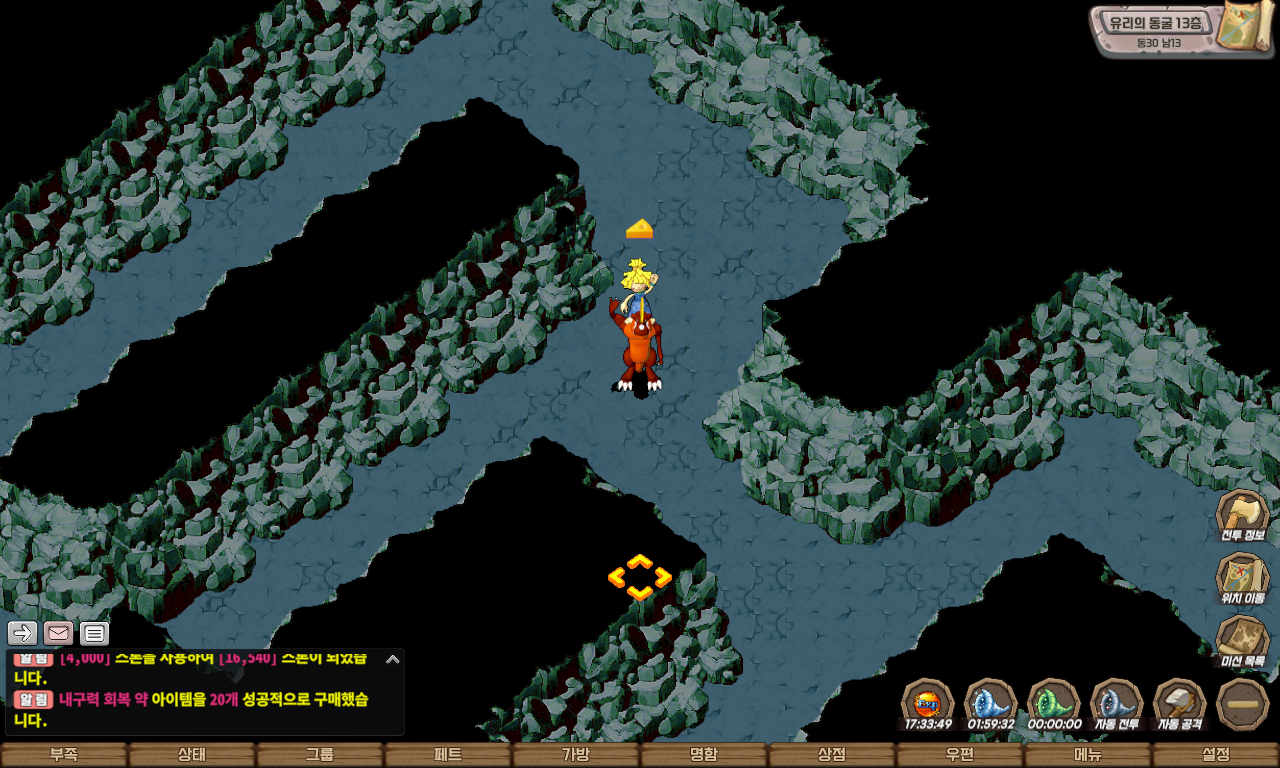
Task: Open the 설정 (settings) menu
Action: pyautogui.click(x=1216, y=755)
